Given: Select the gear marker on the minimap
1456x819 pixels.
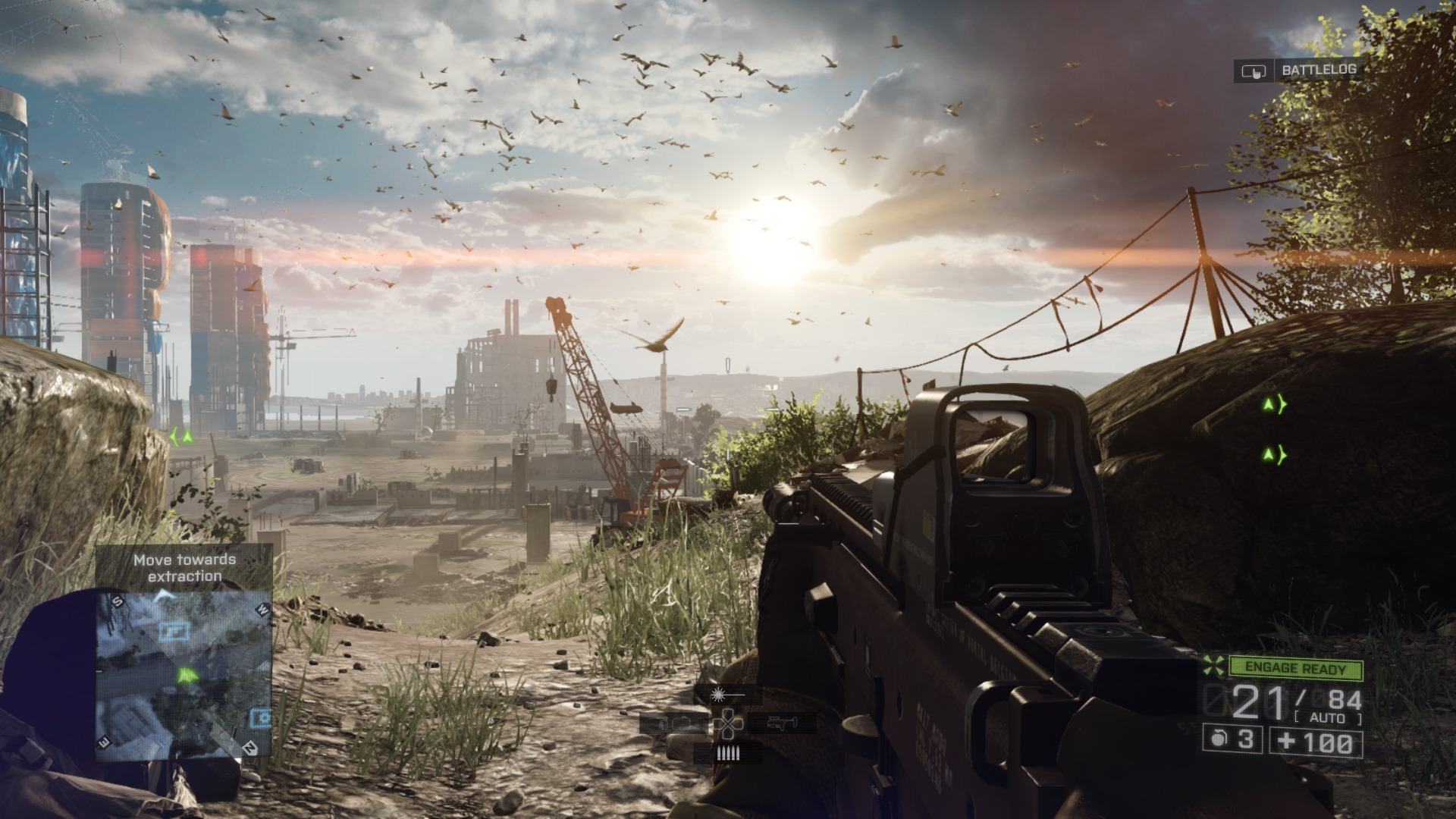Looking at the screenshot, I should point(261,717).
